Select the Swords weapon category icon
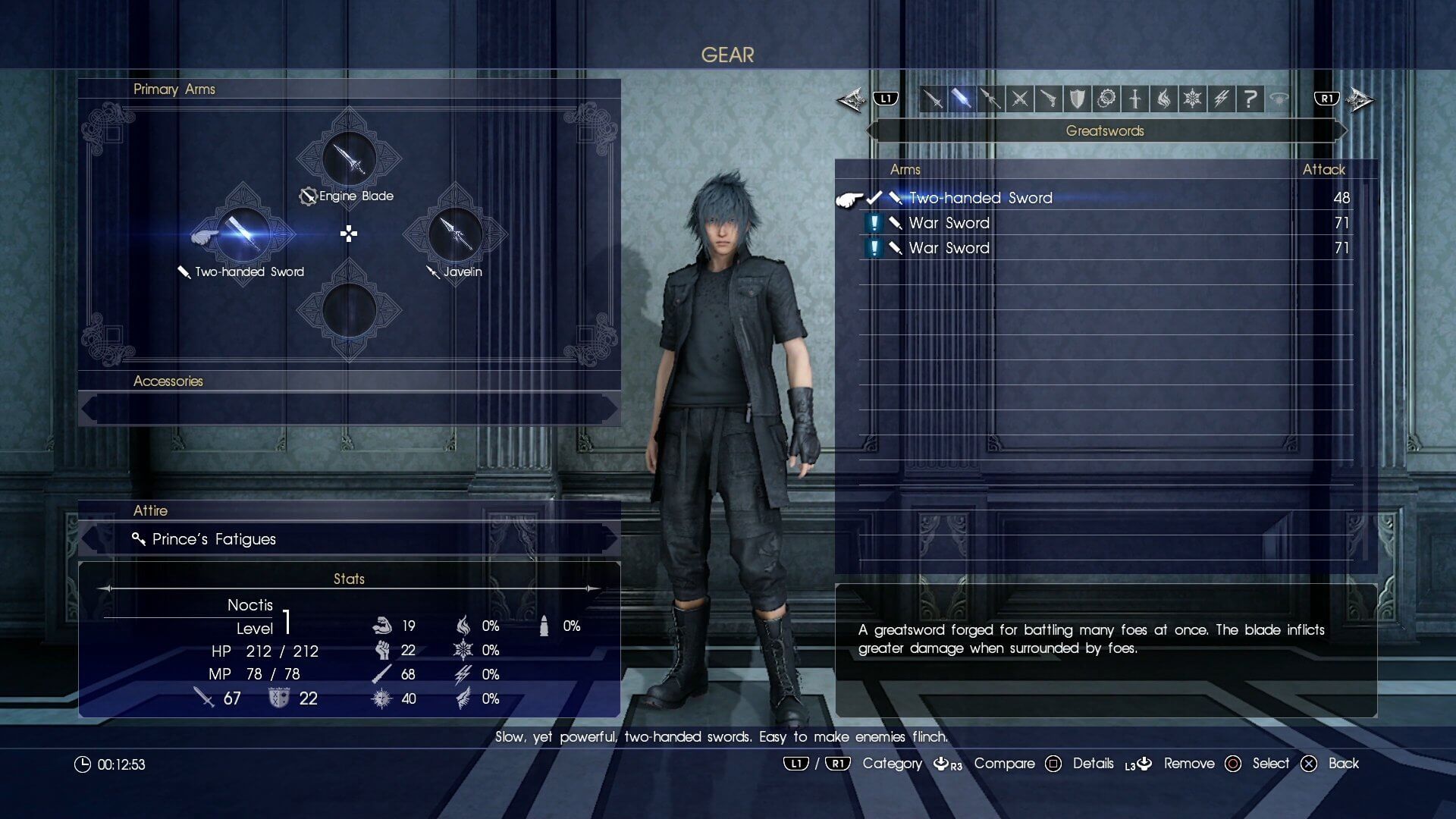 (x=933, y=99)
